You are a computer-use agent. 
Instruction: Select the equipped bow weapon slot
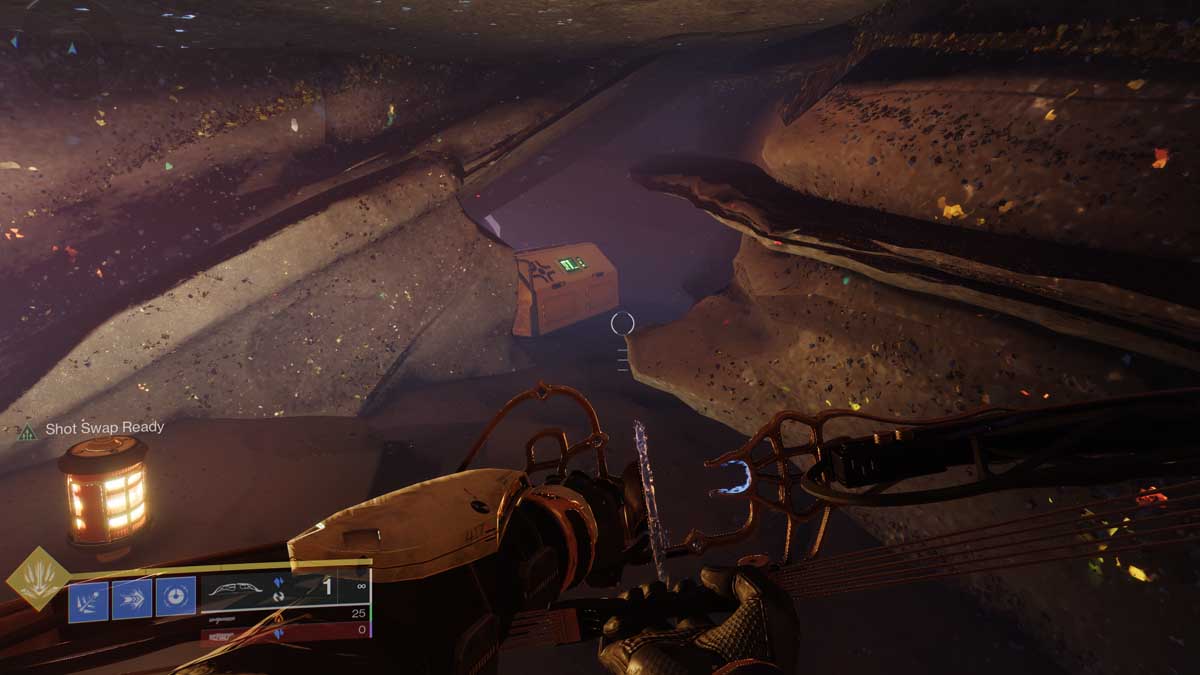pyautogui.click(x=284, y=589)
